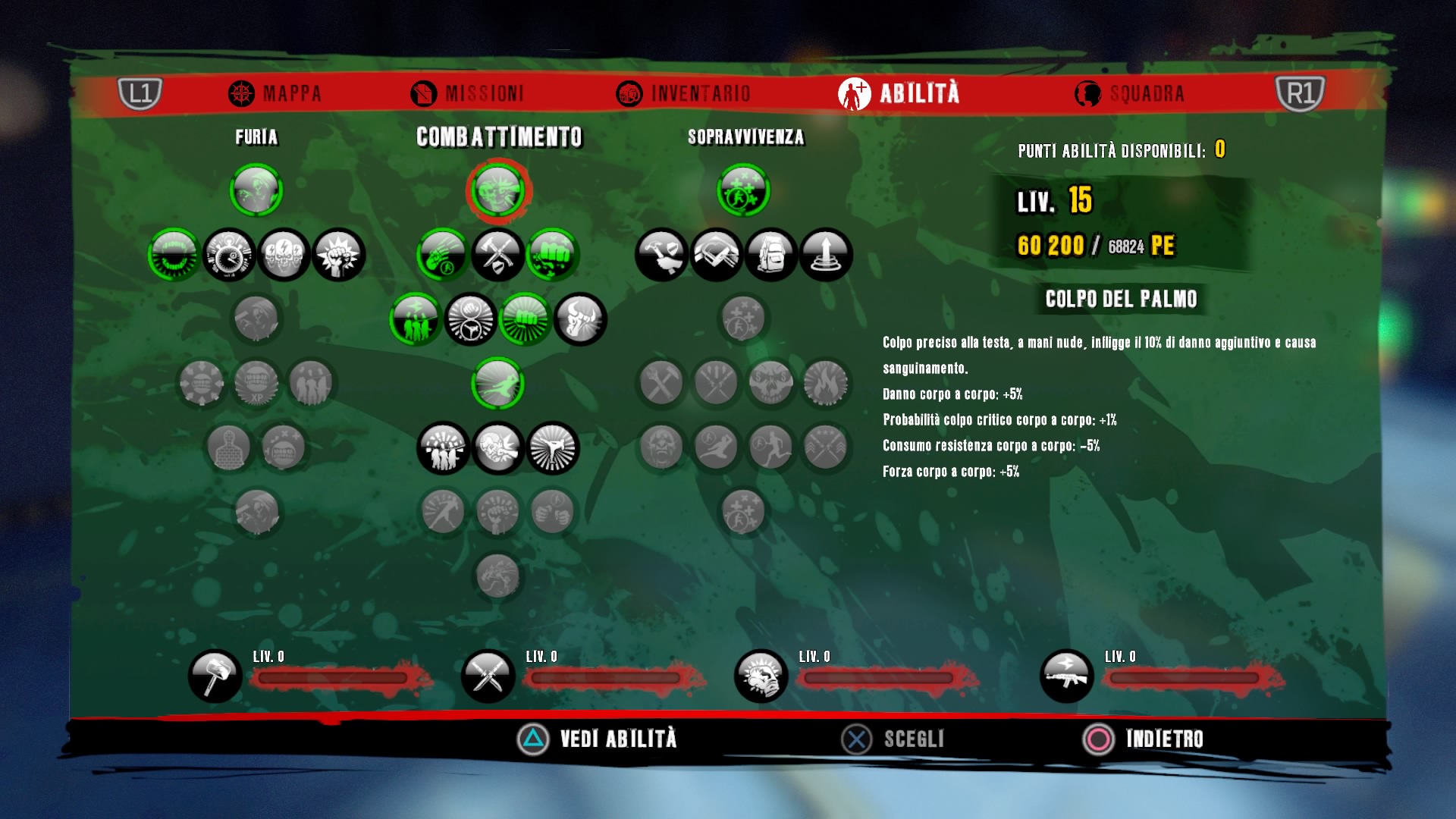Pick the punched face skill icon
This screenshot has width=1456, height=819.
(497, 447)
